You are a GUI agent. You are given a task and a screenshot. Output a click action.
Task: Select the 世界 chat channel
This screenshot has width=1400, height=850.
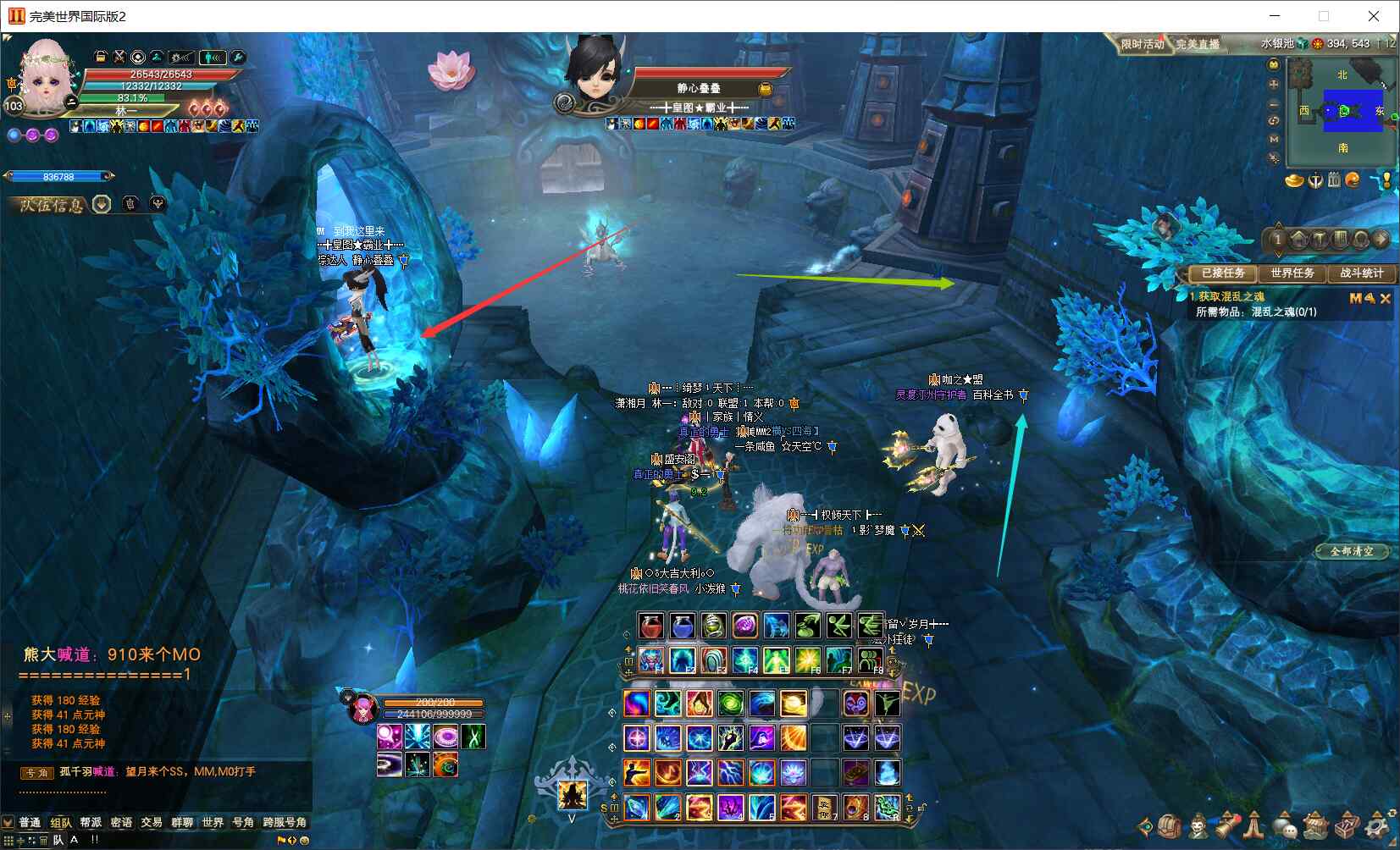pyautogui.click(x=213, y=822)
